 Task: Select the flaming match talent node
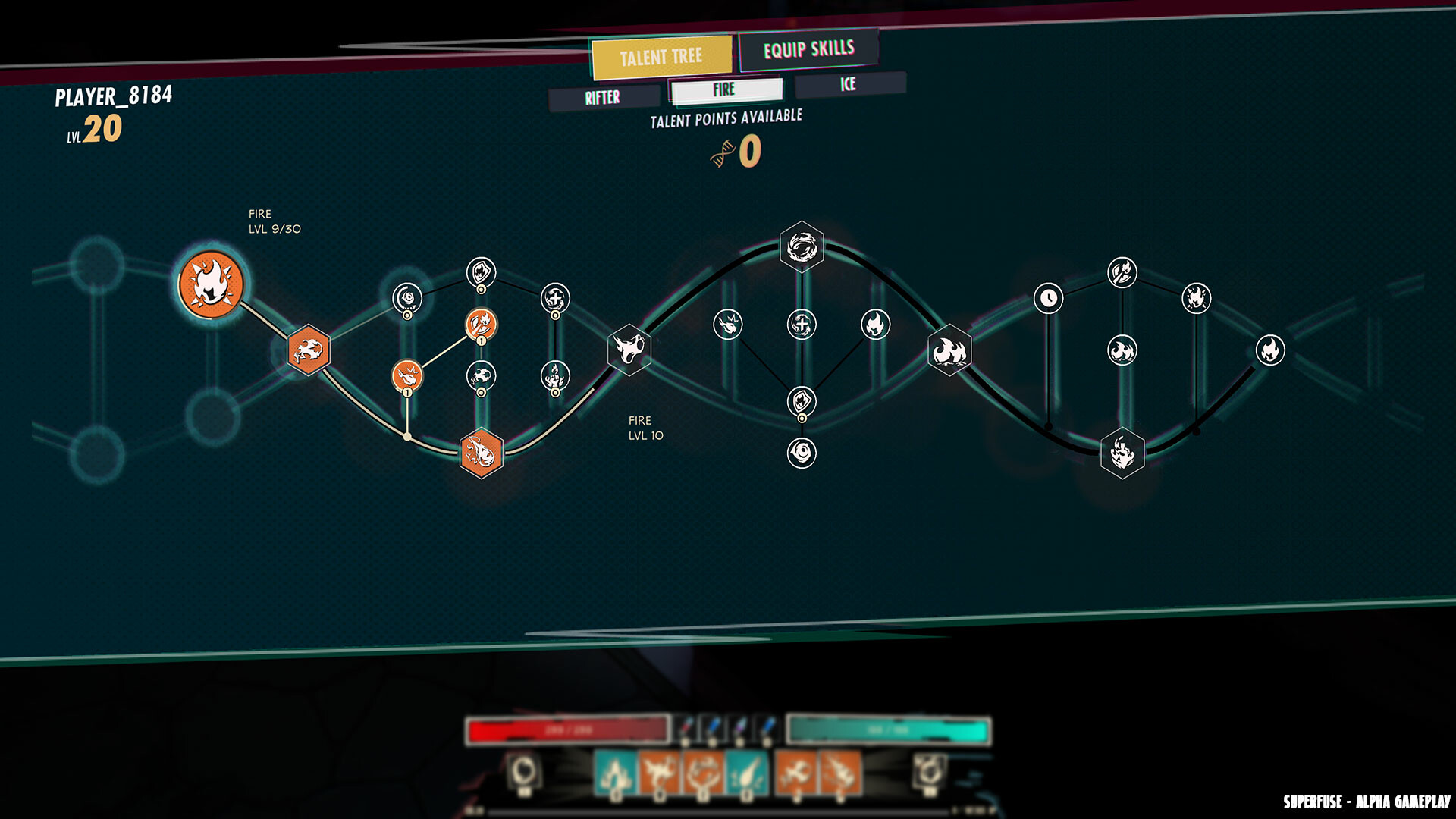(481, 325)
